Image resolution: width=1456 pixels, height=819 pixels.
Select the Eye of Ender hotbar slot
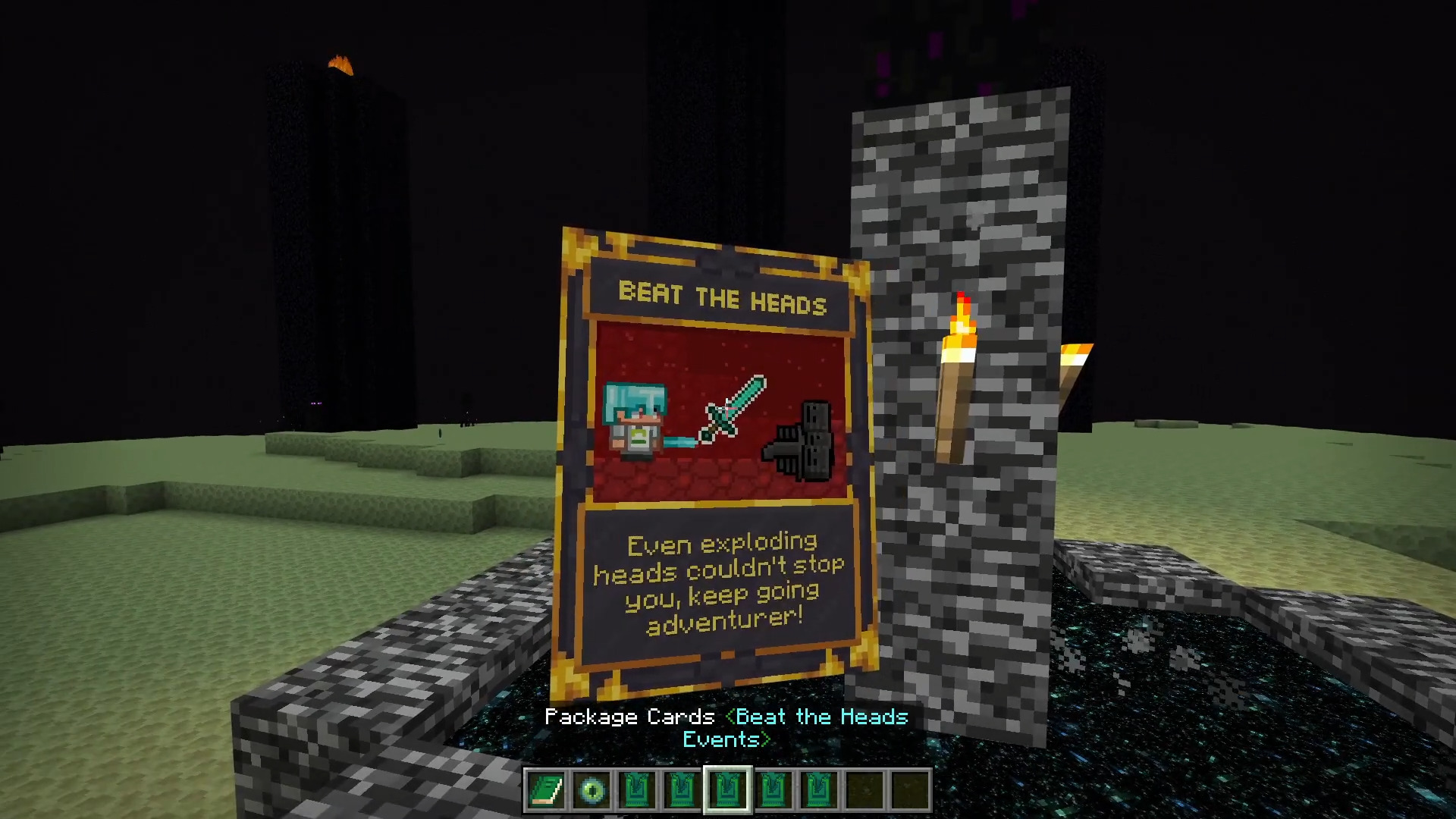591,791
